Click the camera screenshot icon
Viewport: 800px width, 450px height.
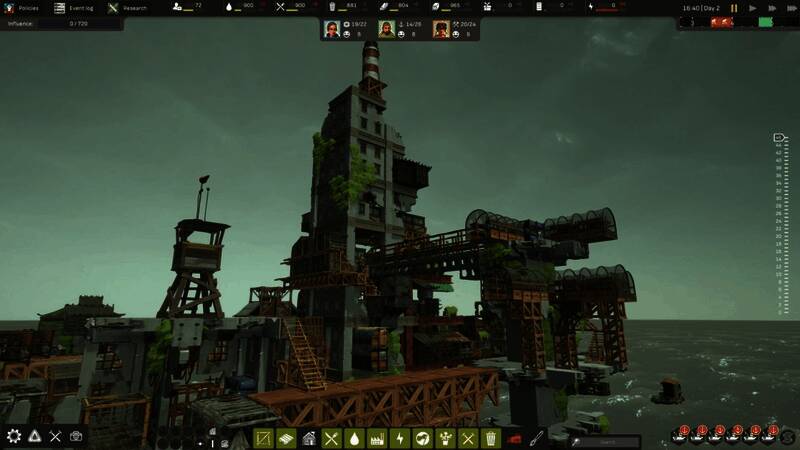[76, 436]
